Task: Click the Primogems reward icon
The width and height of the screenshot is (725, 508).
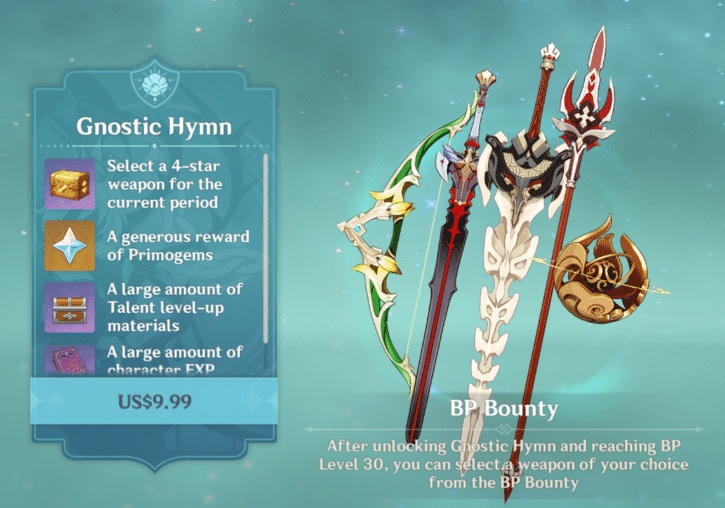Action: tap(69, 246)
